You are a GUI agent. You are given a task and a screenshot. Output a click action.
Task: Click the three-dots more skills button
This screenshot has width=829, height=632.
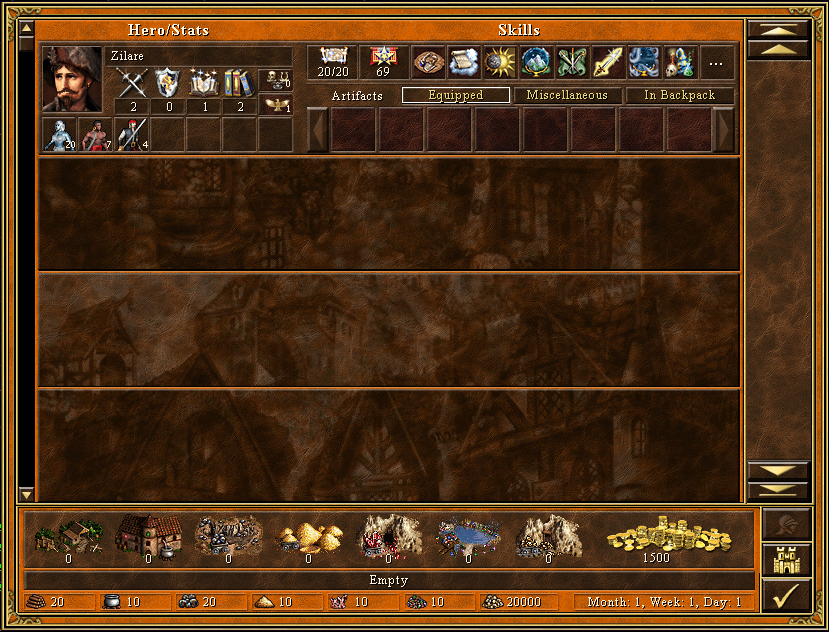[x=715, y=63]
